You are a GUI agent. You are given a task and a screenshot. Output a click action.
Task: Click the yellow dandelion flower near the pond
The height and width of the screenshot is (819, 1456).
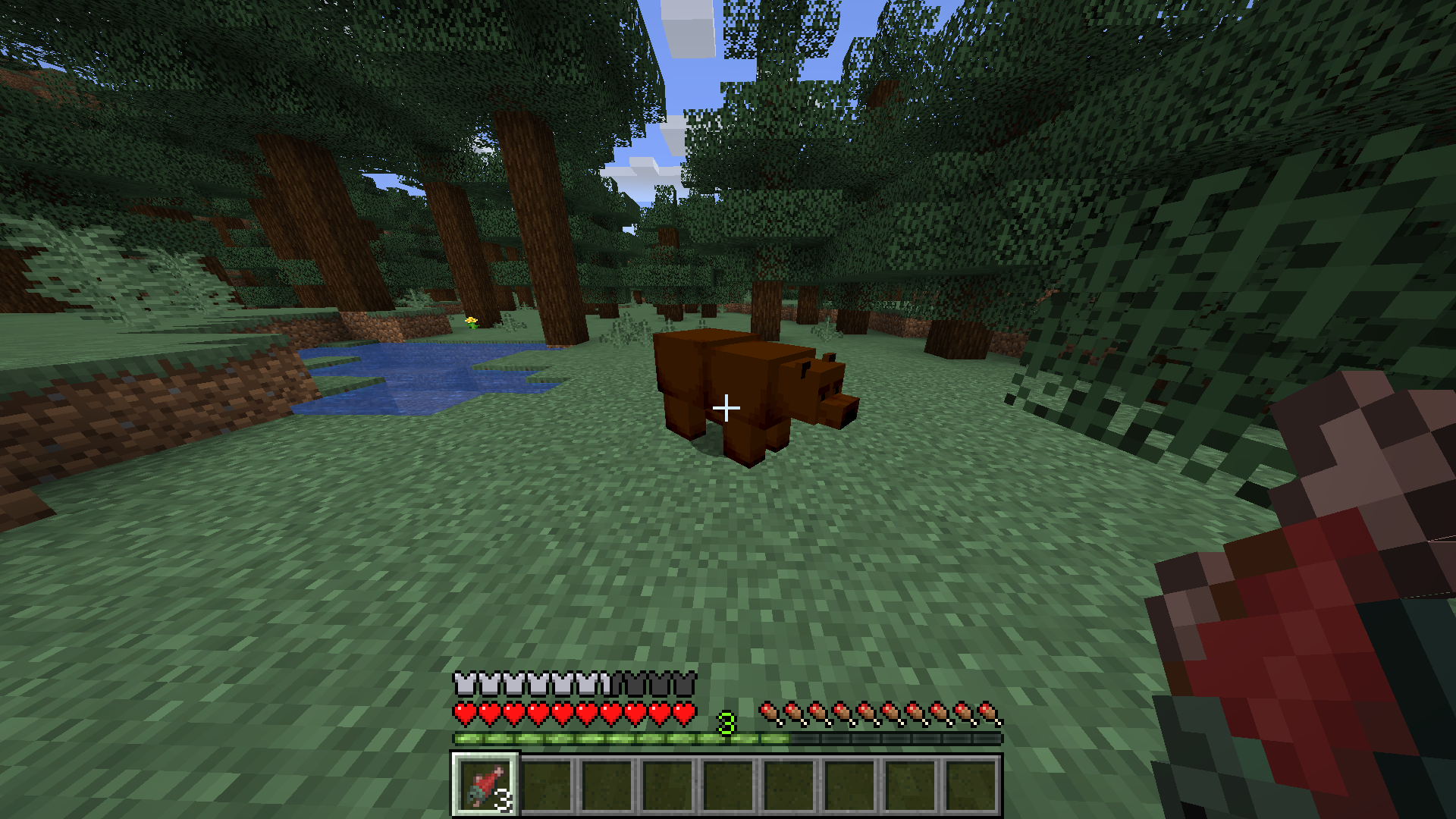point(470,322)
